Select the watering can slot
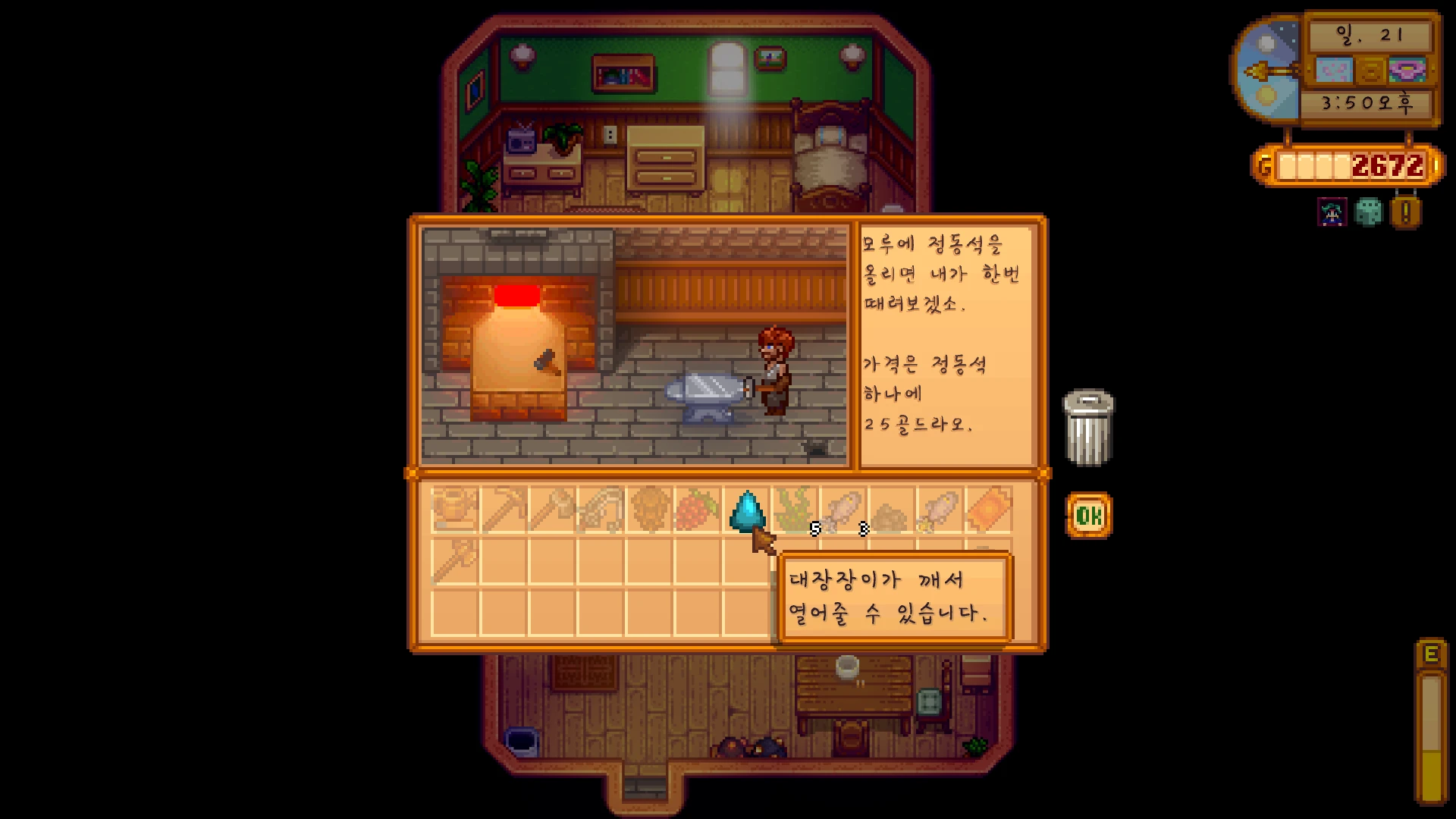Screen dimensions: 1456x819 pos(455,510)
